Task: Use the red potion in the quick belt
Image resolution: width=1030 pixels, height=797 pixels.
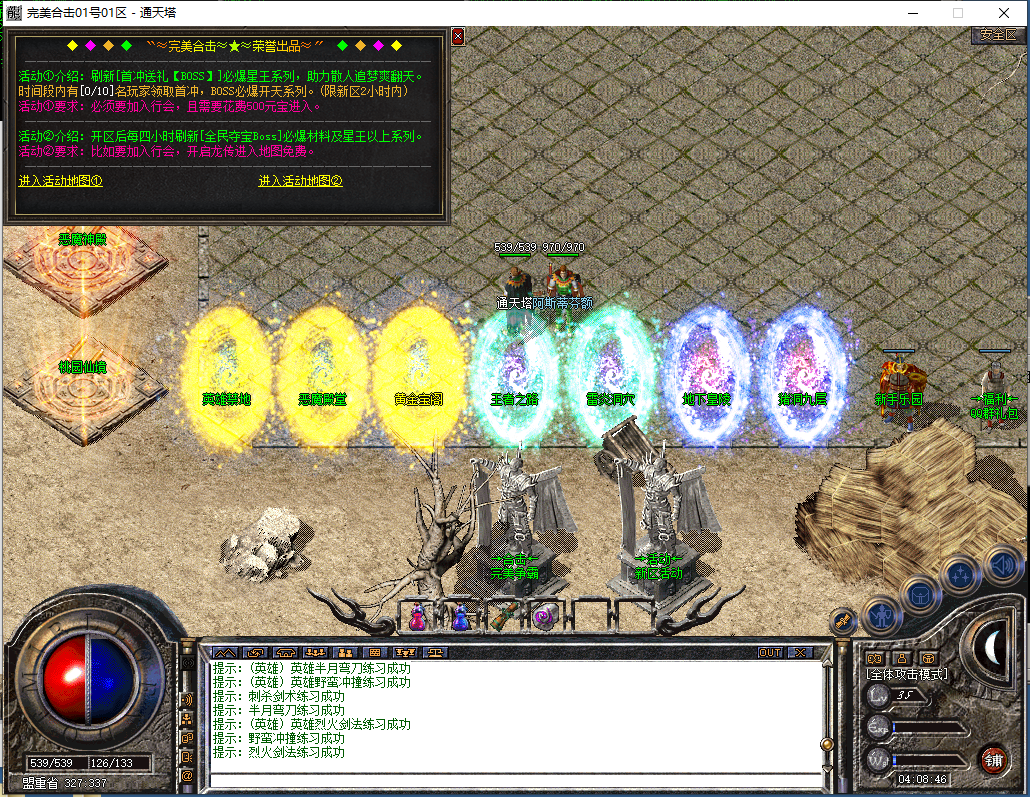Action: [x=417, y=617]
